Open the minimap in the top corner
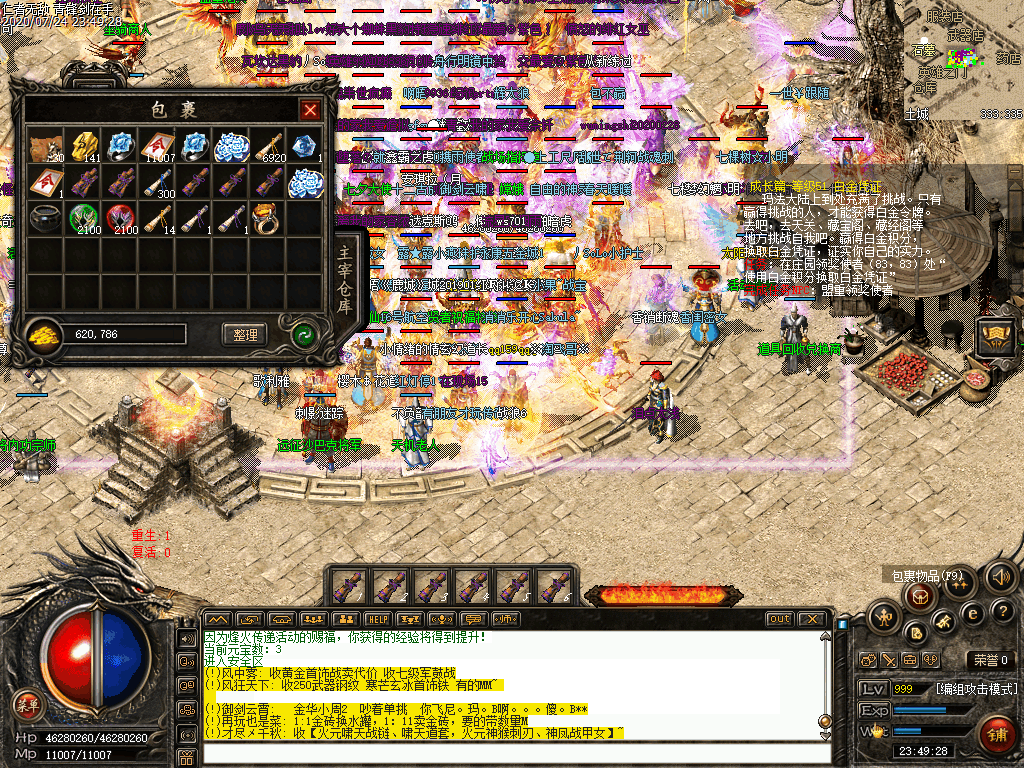 (963, 60)
